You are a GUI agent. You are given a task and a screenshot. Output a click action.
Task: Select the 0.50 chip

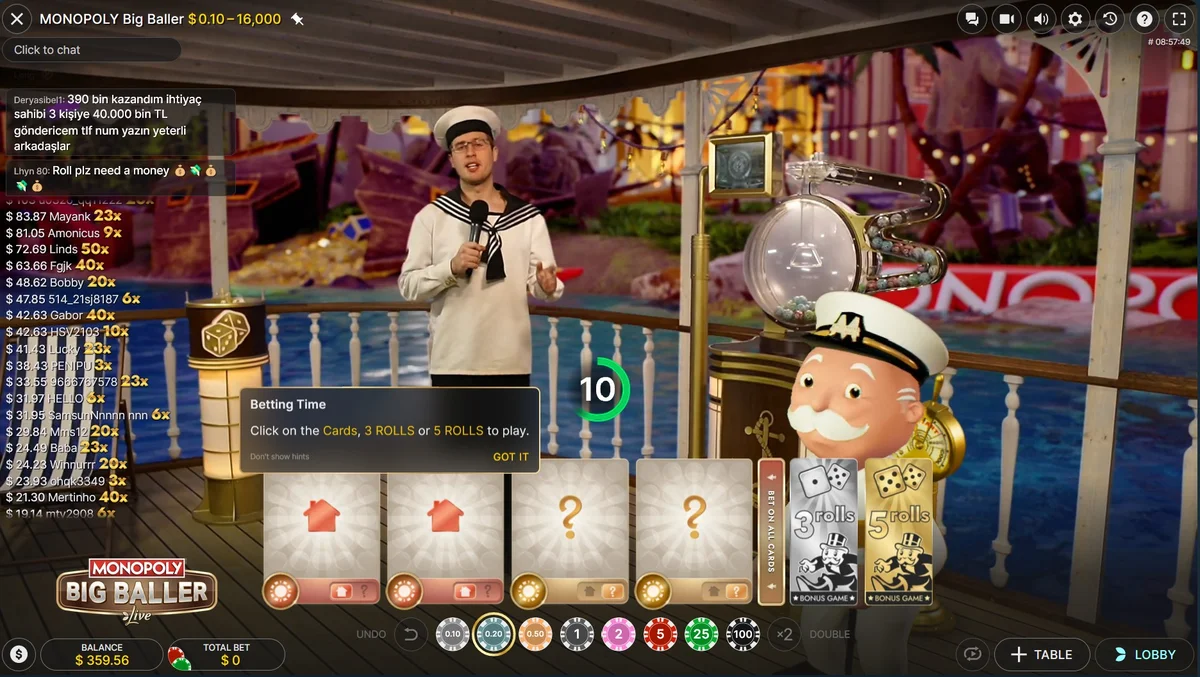point(535,634)
